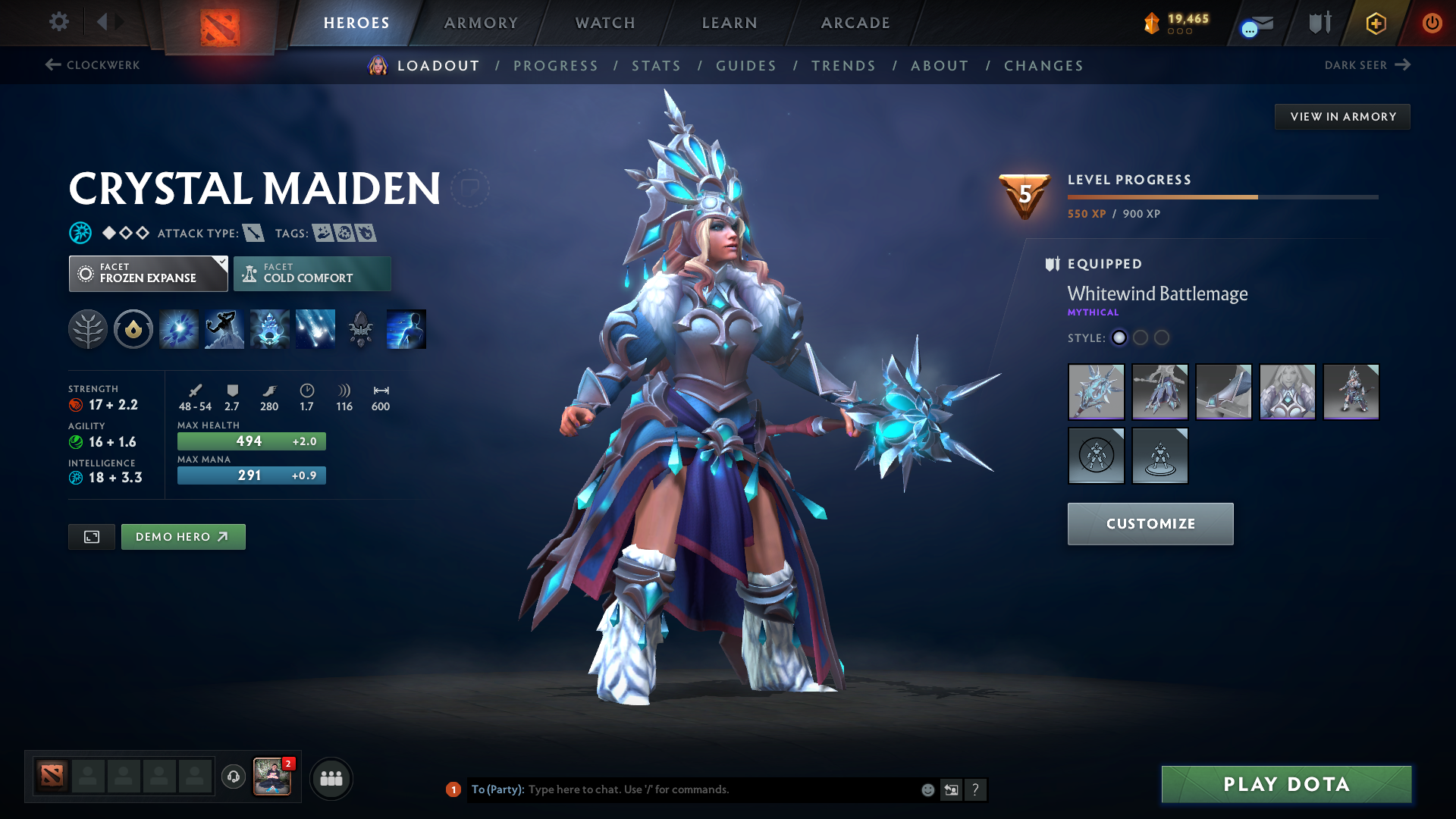Viewport: 1456px width, 819px height.
Task: Expand the Frozen Expanse facet dropdown
Action: pos(148,273)
